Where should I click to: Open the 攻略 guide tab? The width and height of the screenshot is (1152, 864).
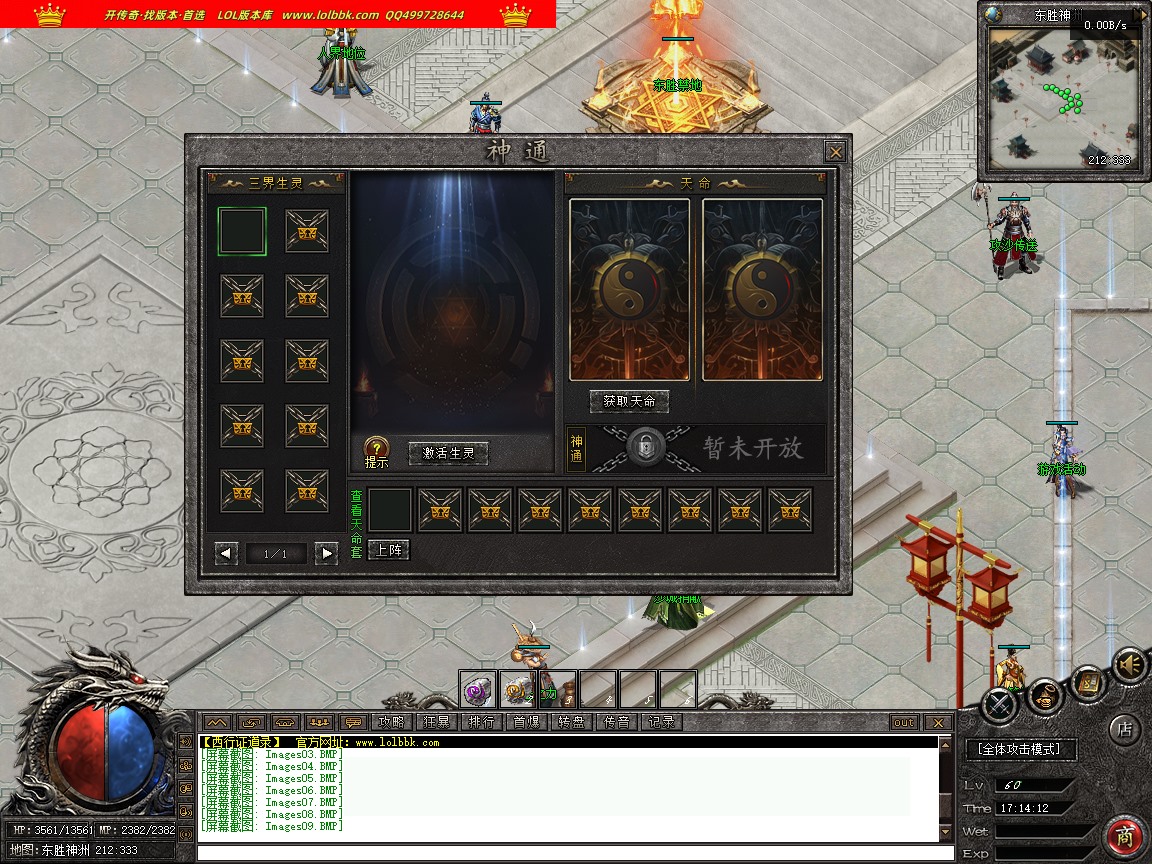[x=389, y=722]
